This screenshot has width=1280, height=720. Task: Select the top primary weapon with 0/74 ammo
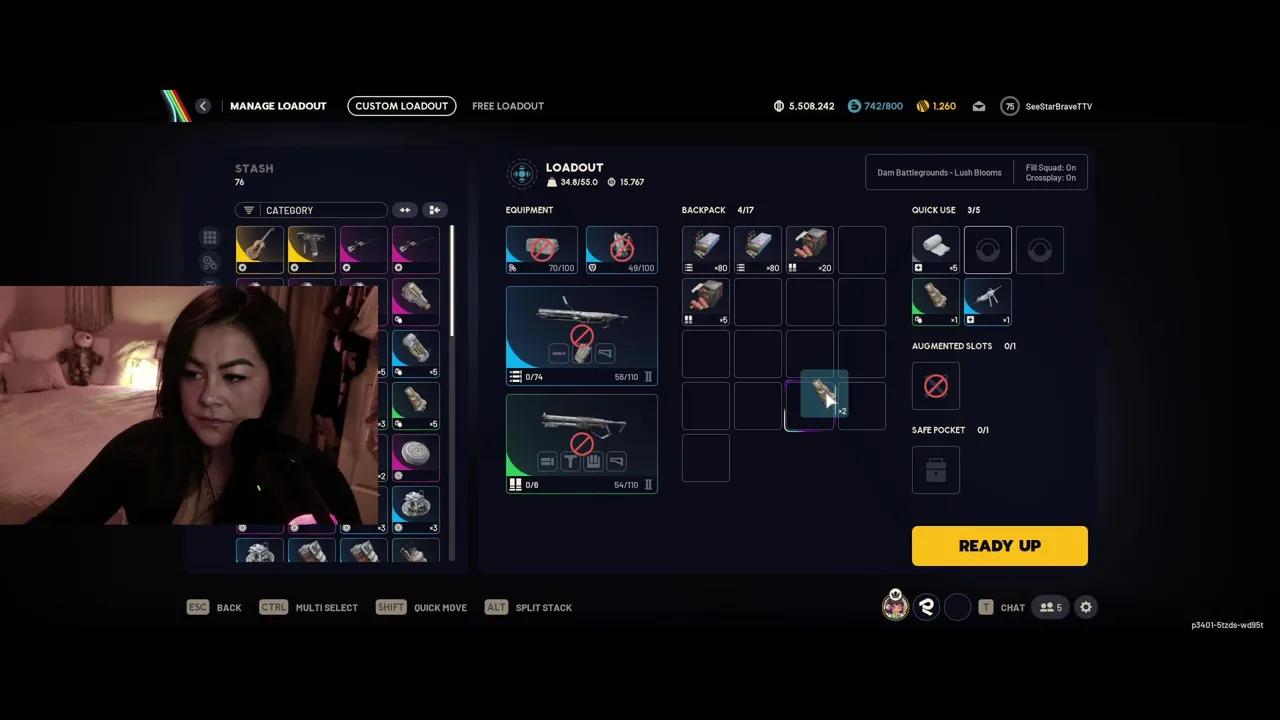581,335
